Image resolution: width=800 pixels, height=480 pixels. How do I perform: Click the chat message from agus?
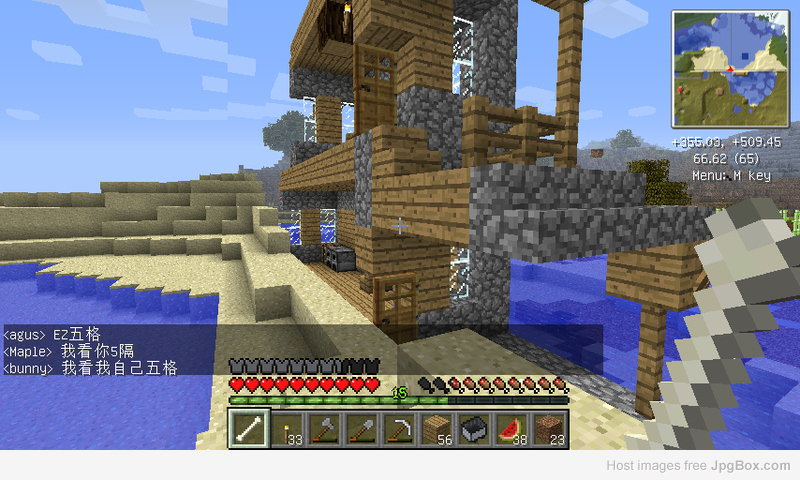(x=52, y=334)
